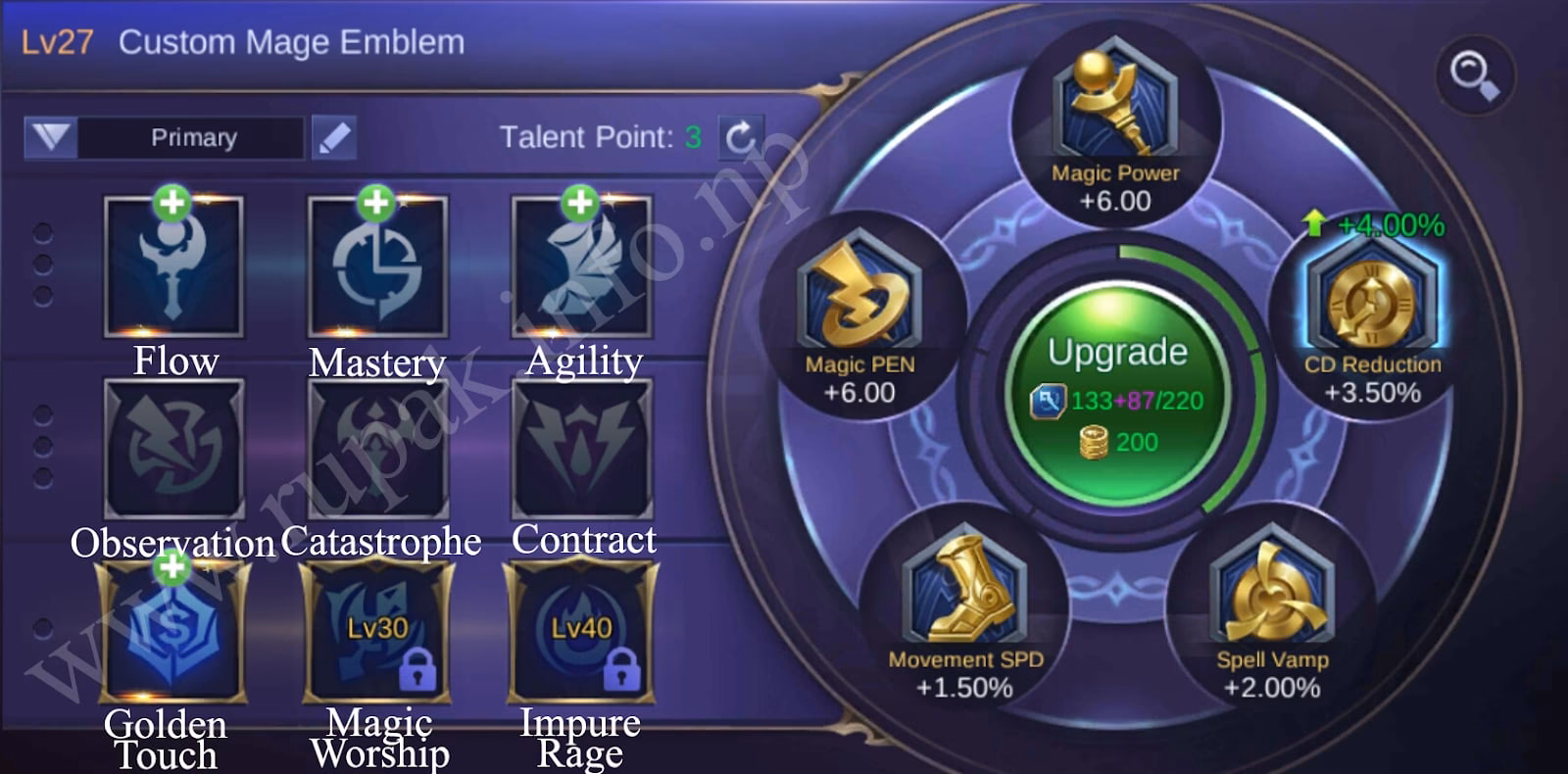Image resolution: width=1568 pixels, height=774 pixels.
Task: Switch to the Custom Mage Emblem header
Action: (289, 41)
